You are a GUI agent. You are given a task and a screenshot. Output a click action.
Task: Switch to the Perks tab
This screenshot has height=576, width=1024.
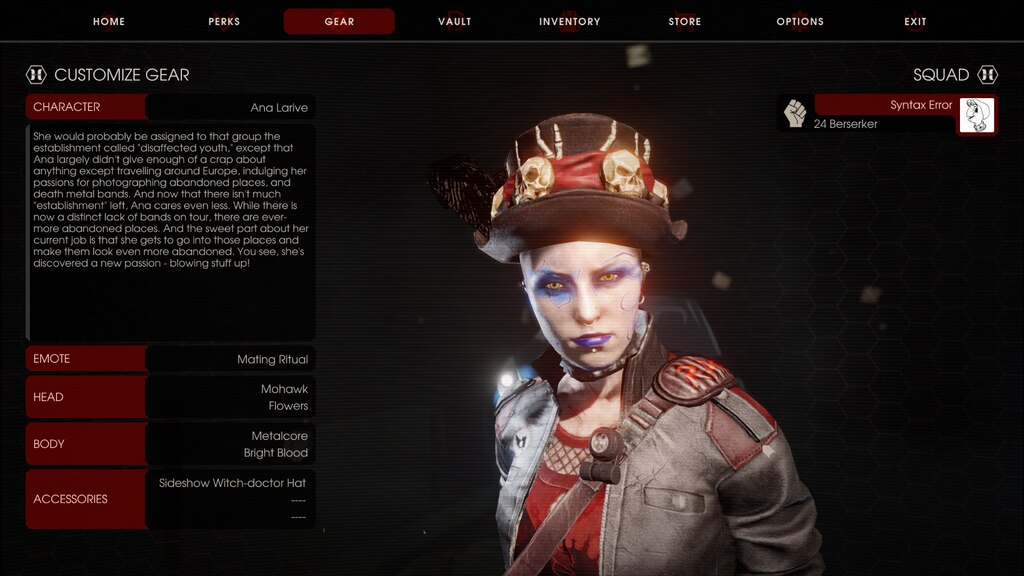pyautogui.click(x=224, y=22)
